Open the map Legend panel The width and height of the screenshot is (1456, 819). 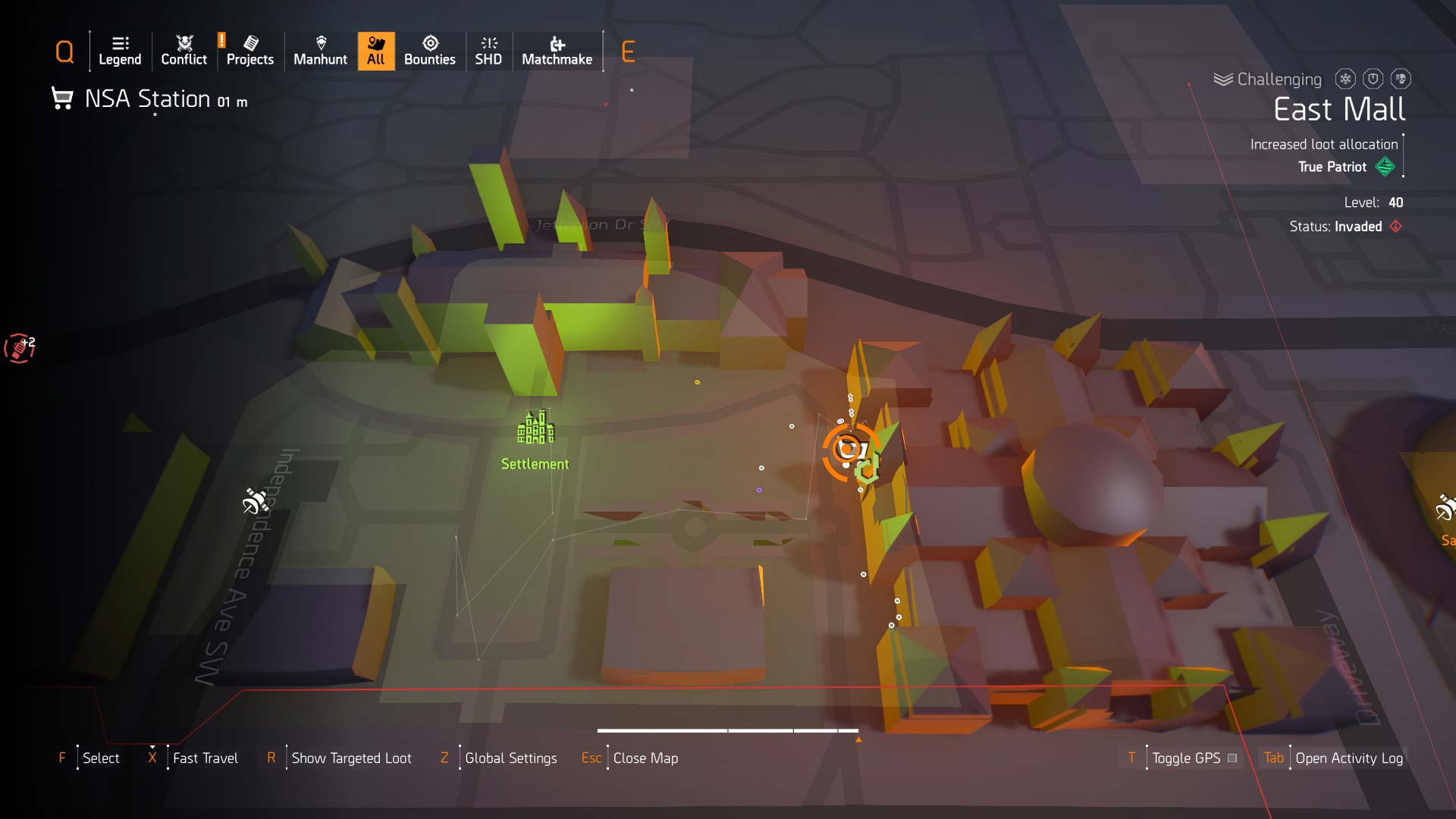(x=120, y=51)
